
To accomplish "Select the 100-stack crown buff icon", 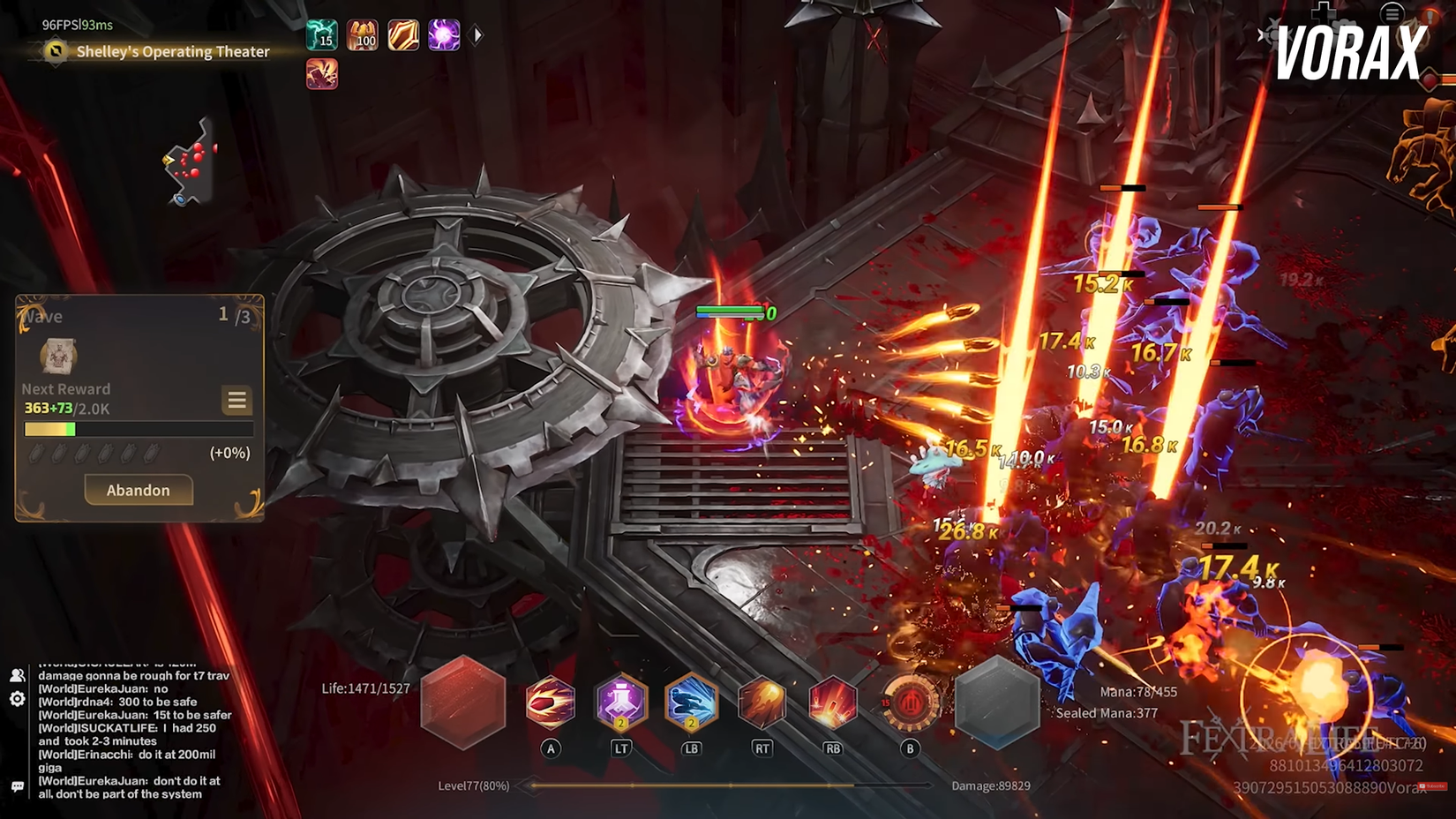I will pos(363,35).
